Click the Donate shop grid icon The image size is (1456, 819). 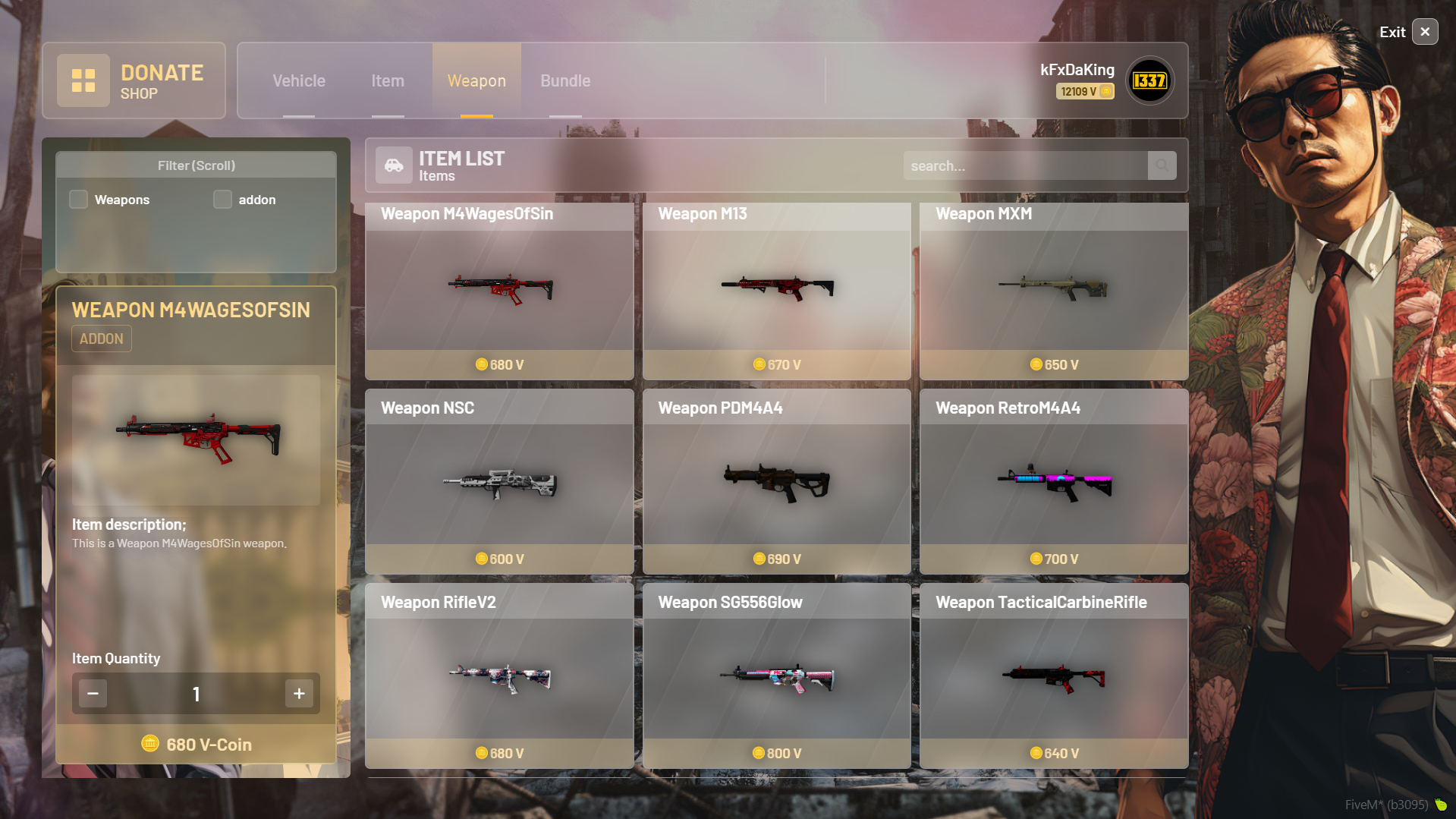point(83,80)
